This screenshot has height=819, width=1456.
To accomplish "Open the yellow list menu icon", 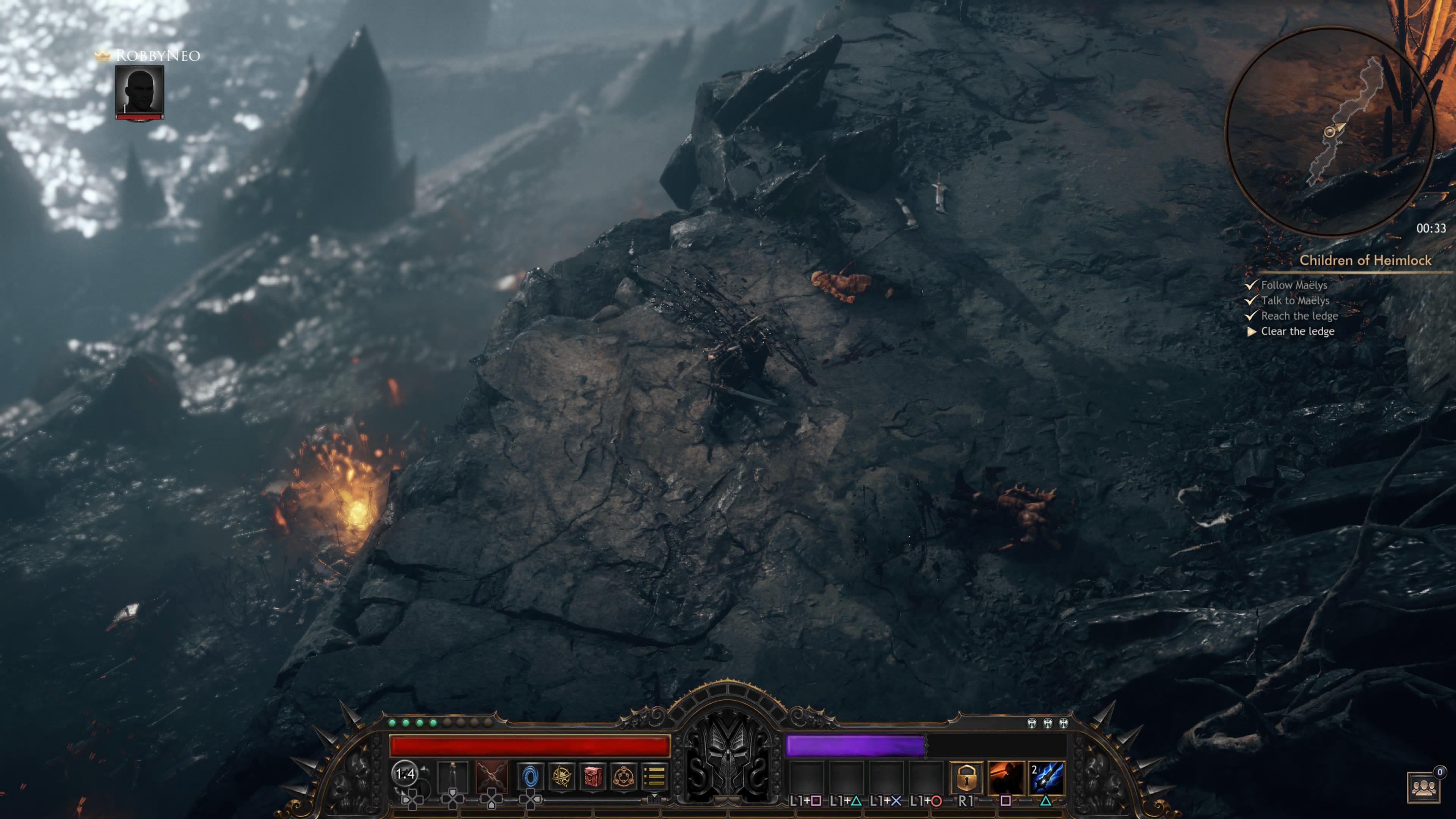I will [x=654, y=776].
